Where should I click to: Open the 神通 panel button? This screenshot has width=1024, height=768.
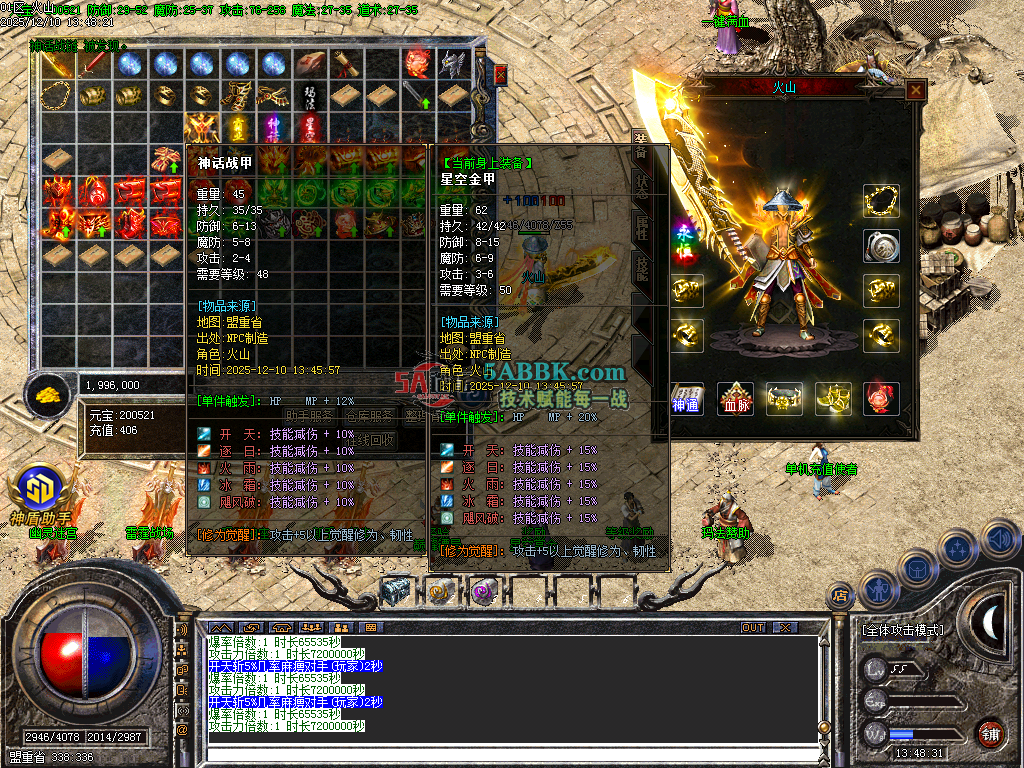pyautogui.click(x=687, y=399)
